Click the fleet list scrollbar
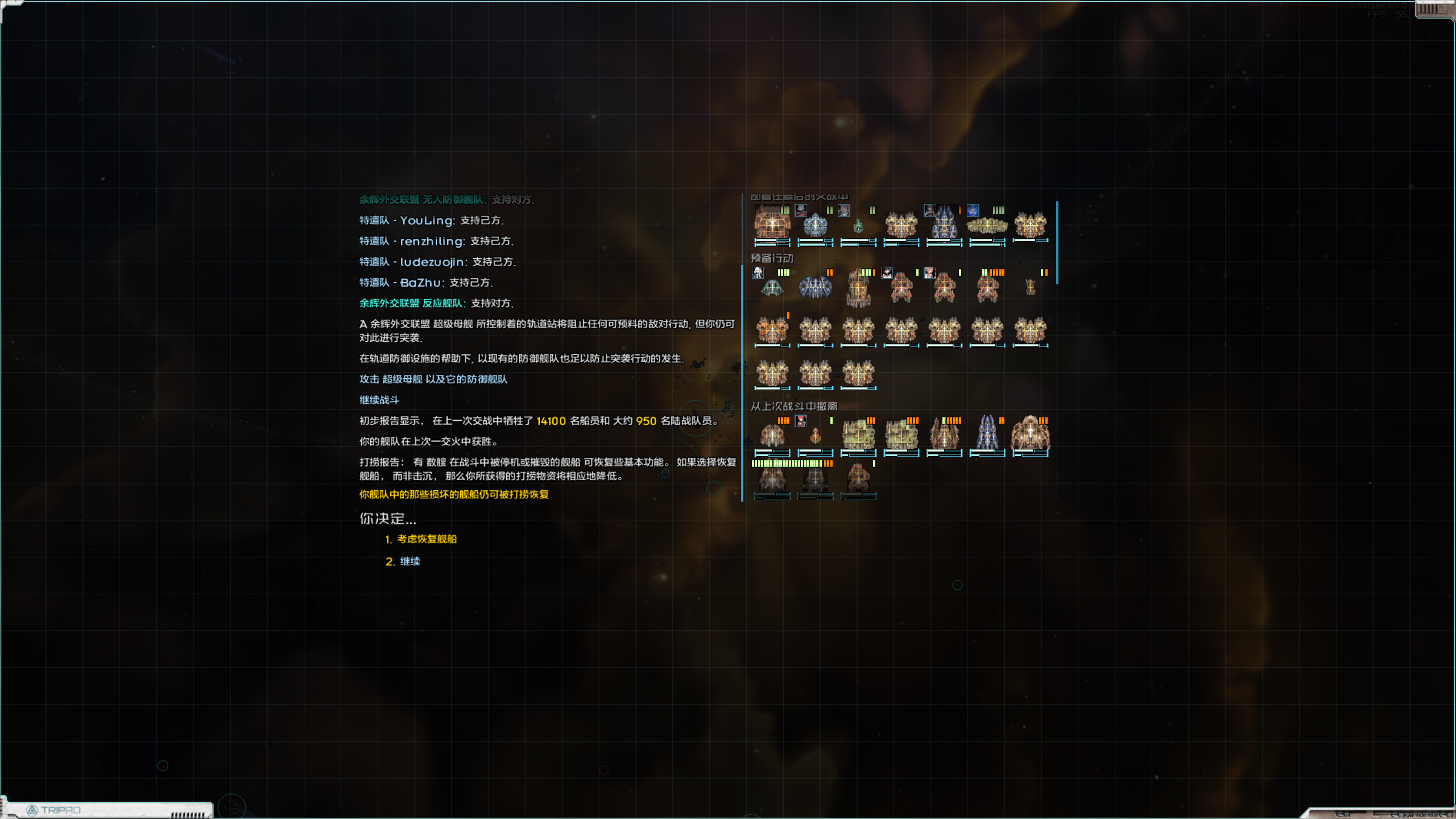Screen dimensions: 1456x819 click(x=1057, y=243)
